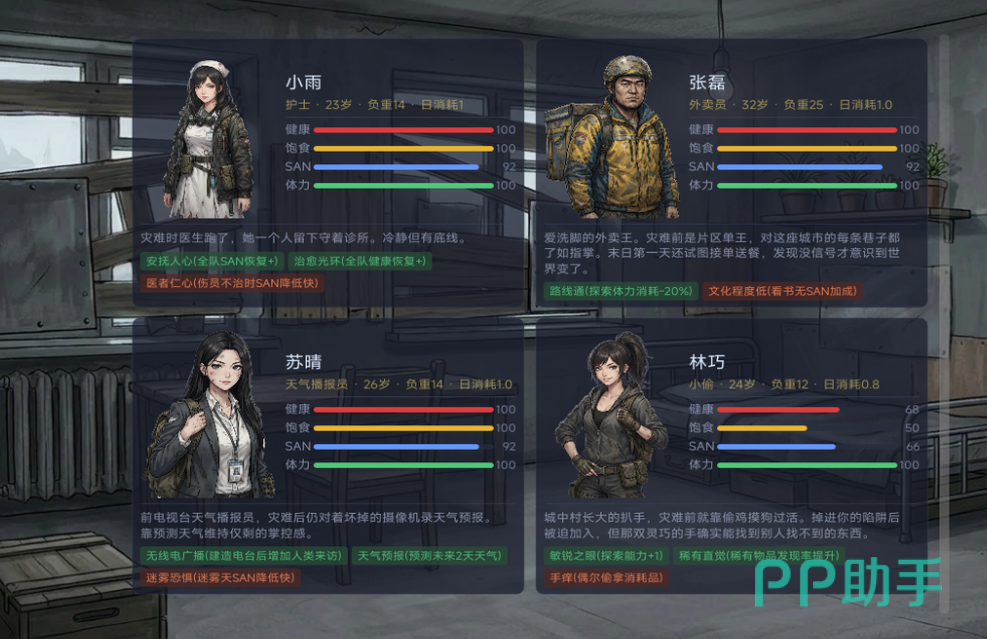Show the 医者仁心 negative trait tag
Viewport: 987px width, 639px height.
pyautogui.click(x=232, y=283)
